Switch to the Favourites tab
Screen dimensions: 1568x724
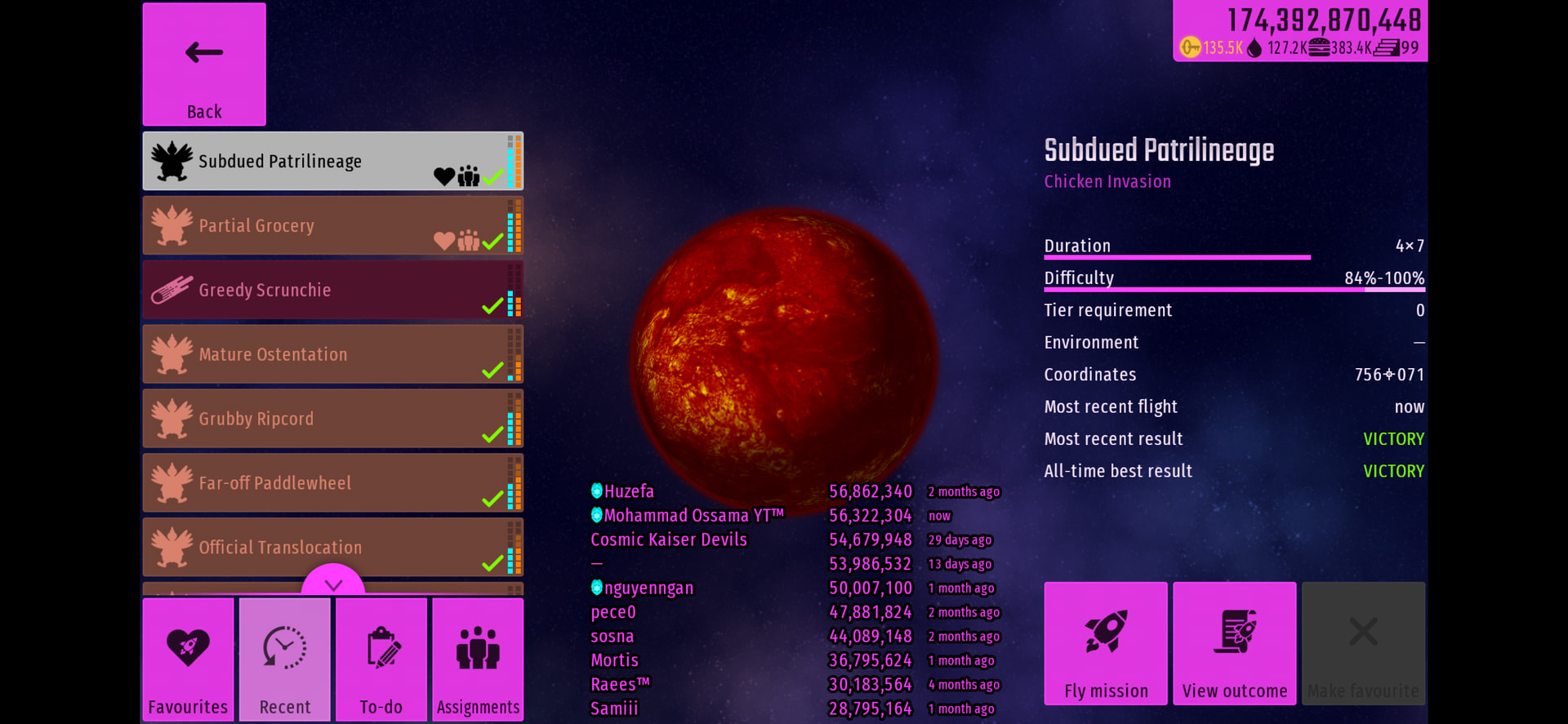click(188, 660)
